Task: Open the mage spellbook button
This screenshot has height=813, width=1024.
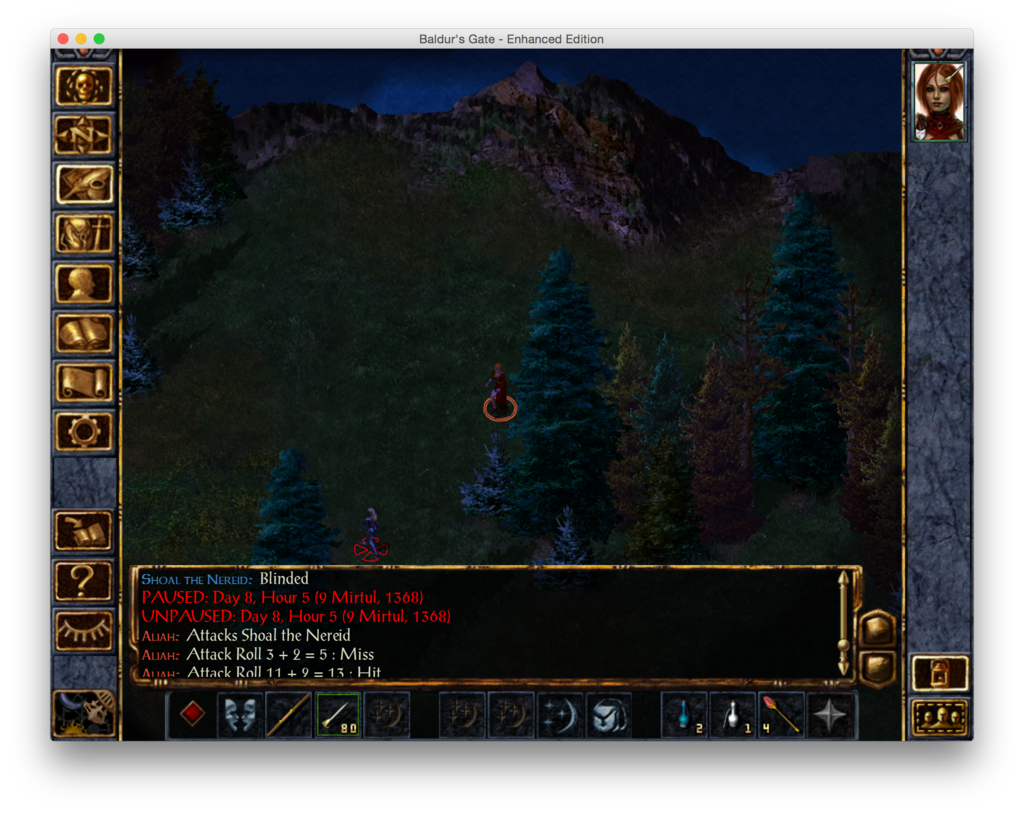Action: pos(84,333)
